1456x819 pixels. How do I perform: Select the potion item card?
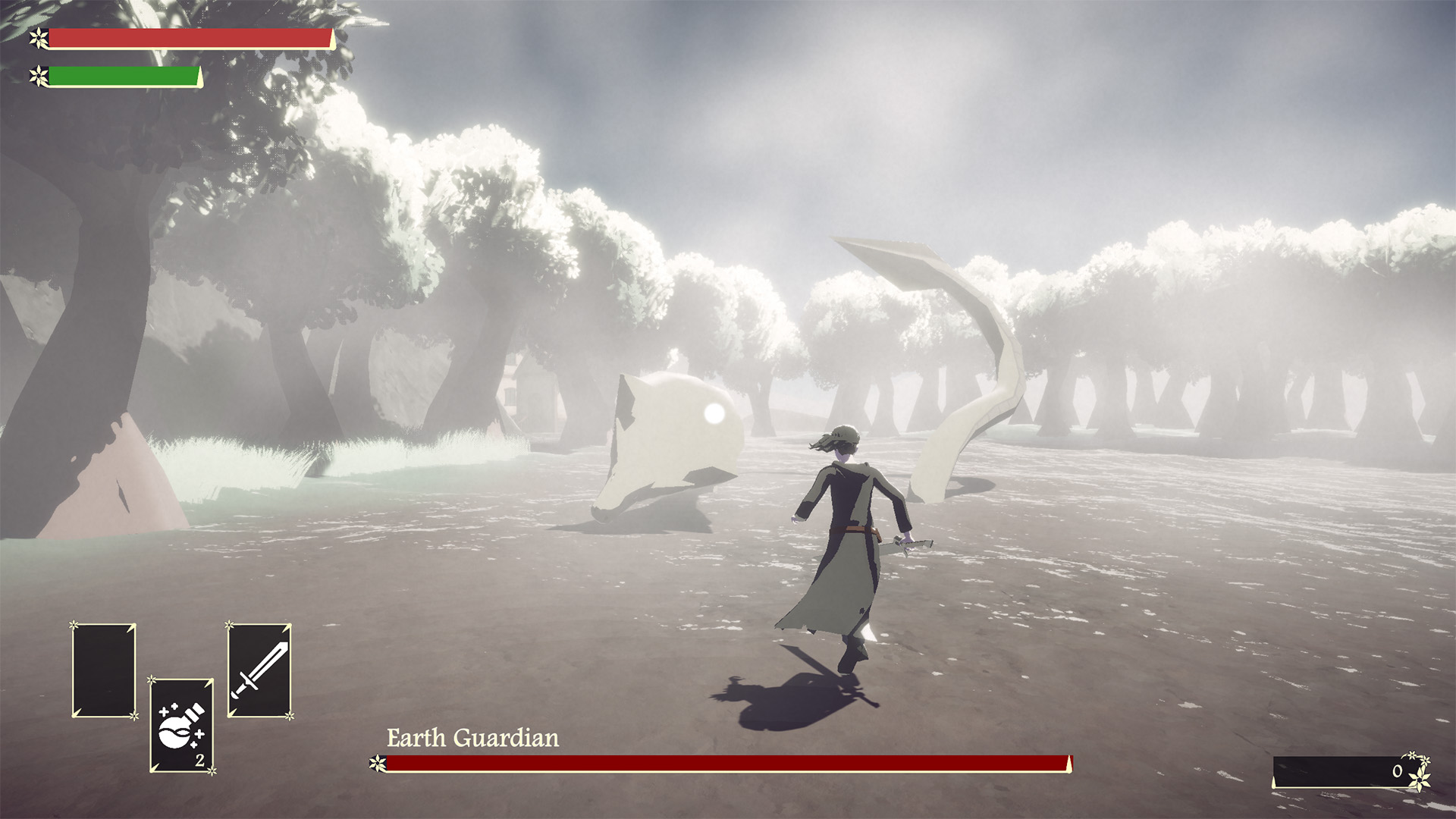coord(182,725)
